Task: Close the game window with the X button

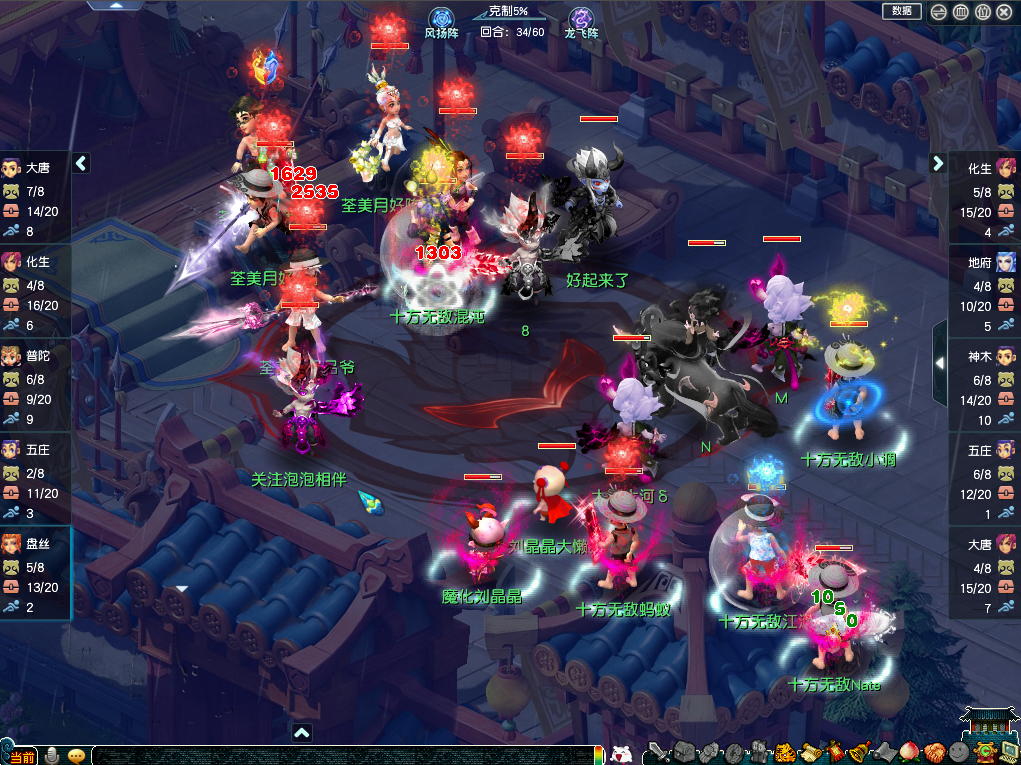Action: (1005, 12)
